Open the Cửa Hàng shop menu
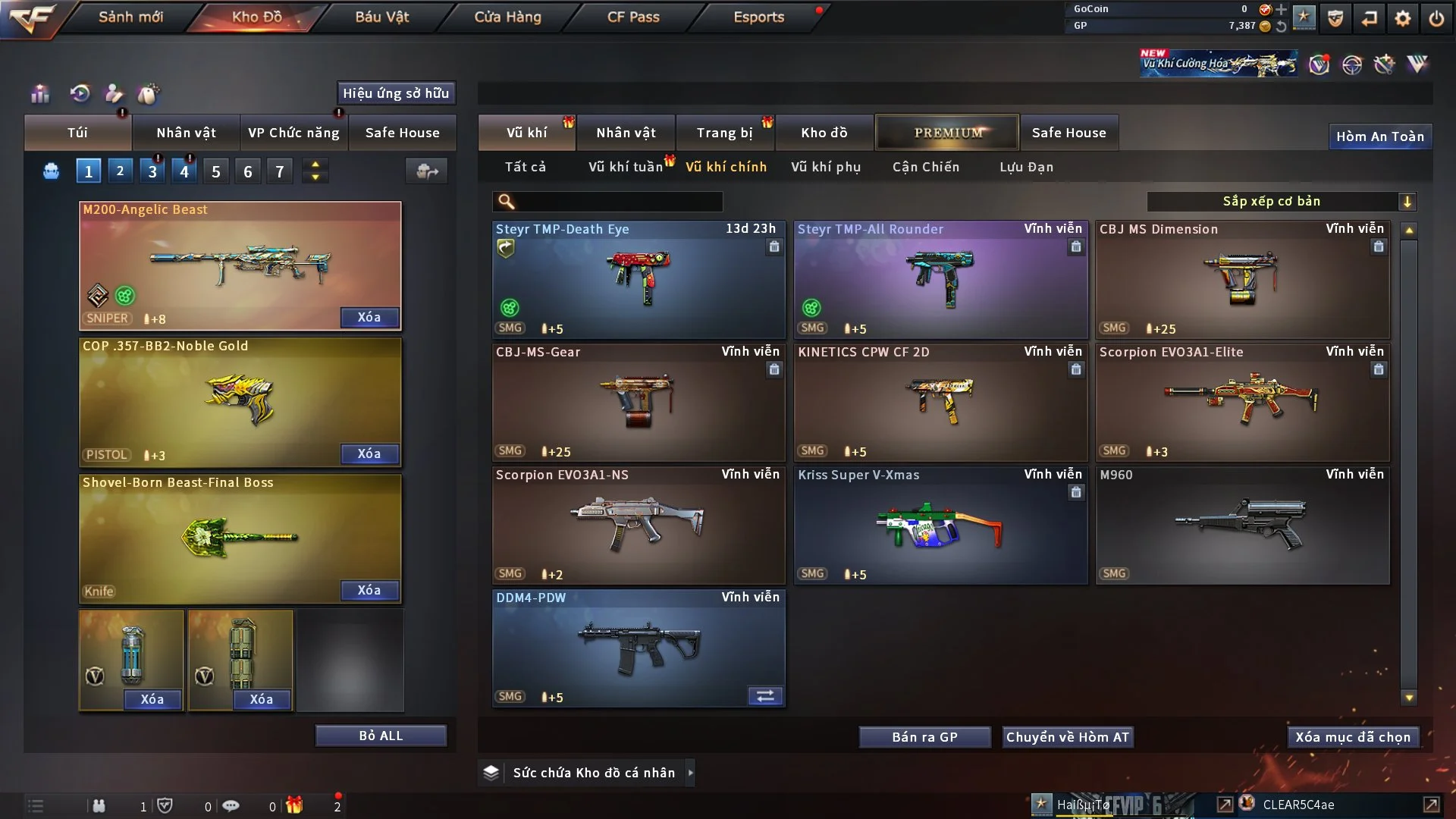The height and width of the screenshot is (819, 1456). coord(507,17)
